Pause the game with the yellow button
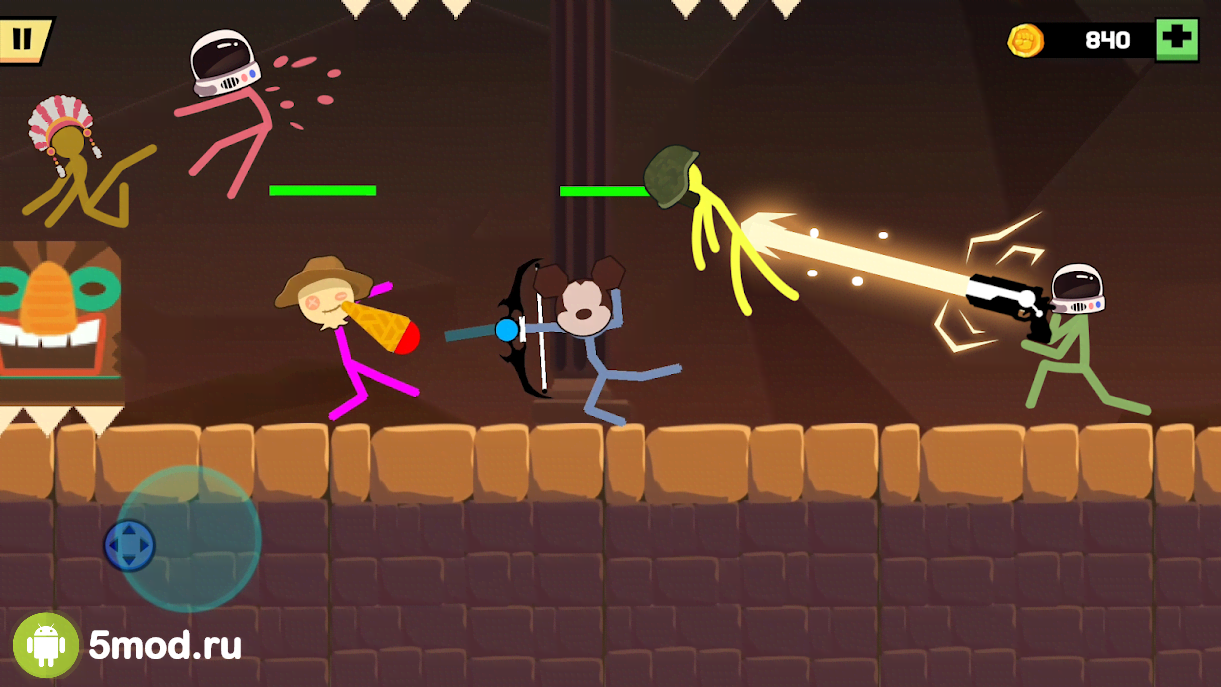The height and width of the screenshot is (687, 1221). (23, 40)
